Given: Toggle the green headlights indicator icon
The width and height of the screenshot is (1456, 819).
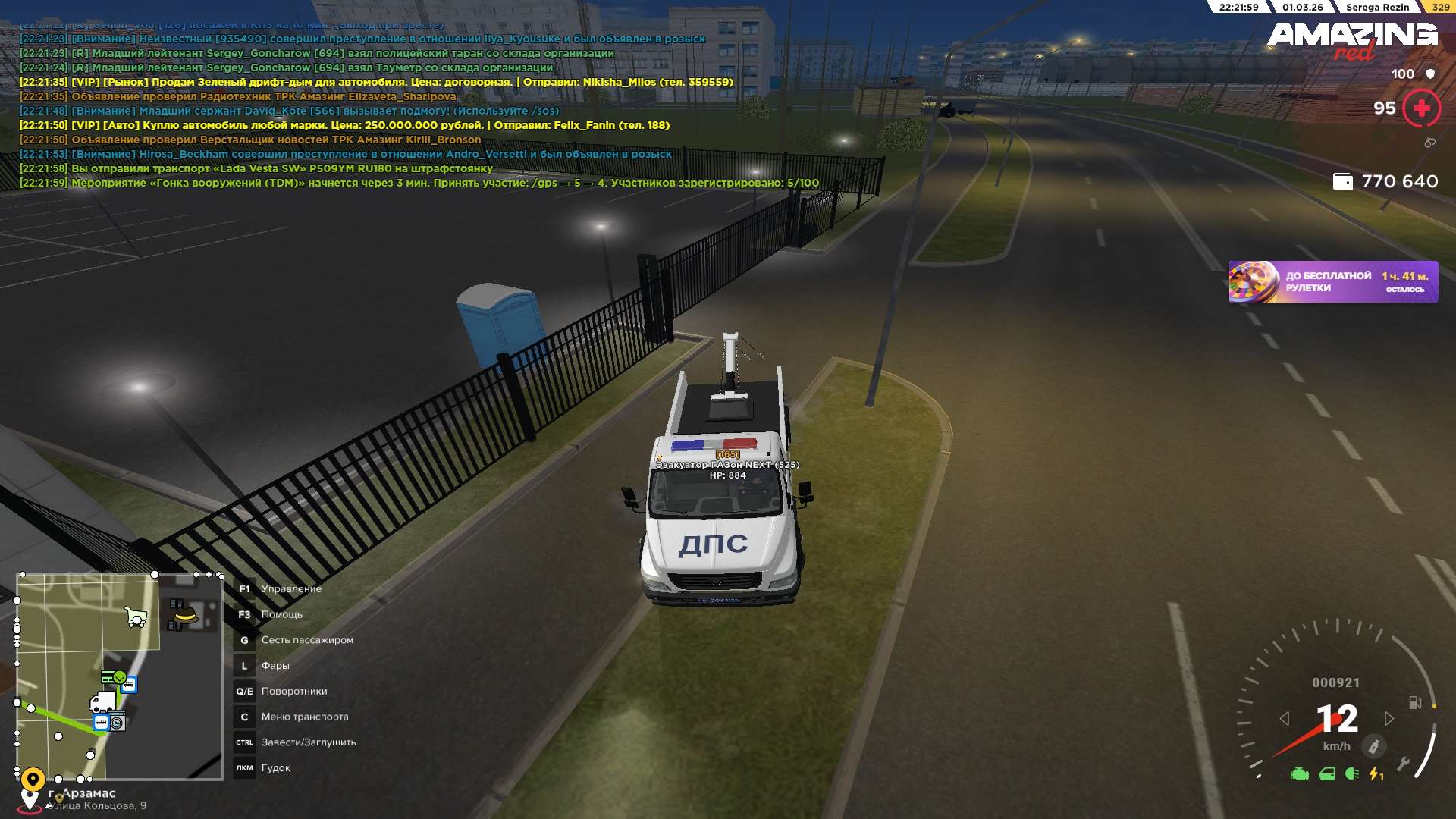Looking at the screenshot, I should (1351, 773).
